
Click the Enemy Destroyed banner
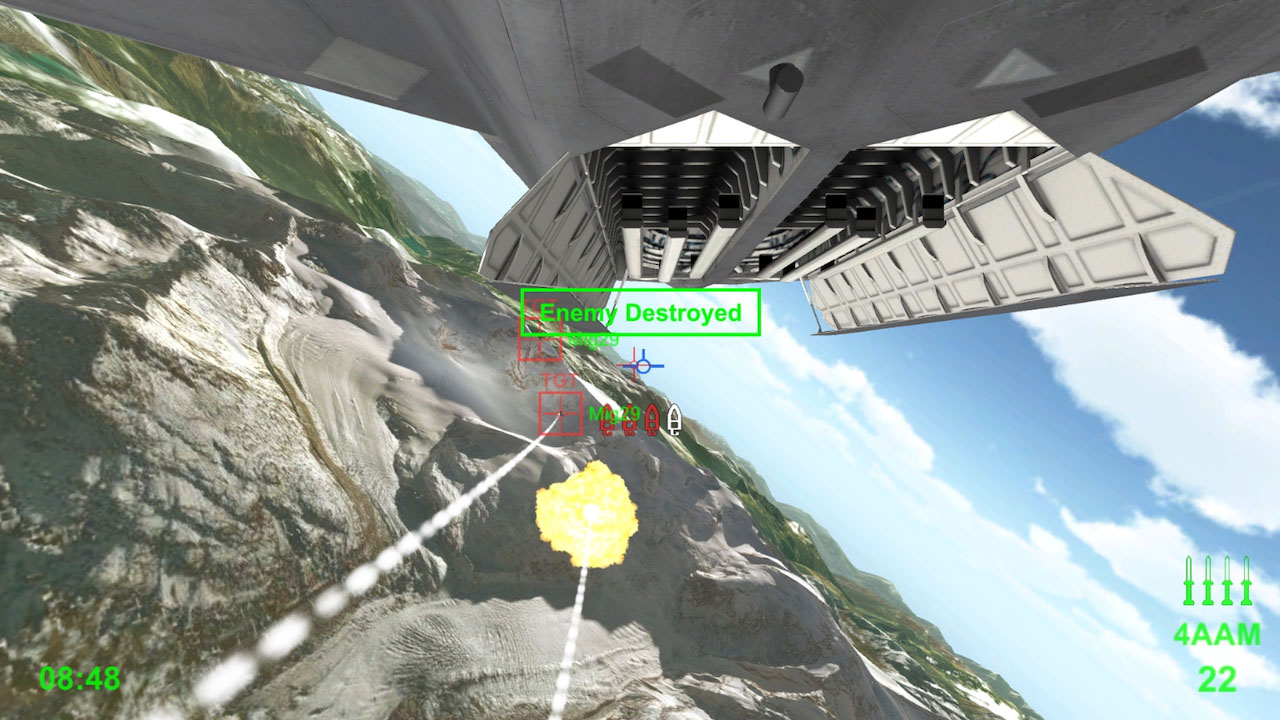tap(641, 311)
